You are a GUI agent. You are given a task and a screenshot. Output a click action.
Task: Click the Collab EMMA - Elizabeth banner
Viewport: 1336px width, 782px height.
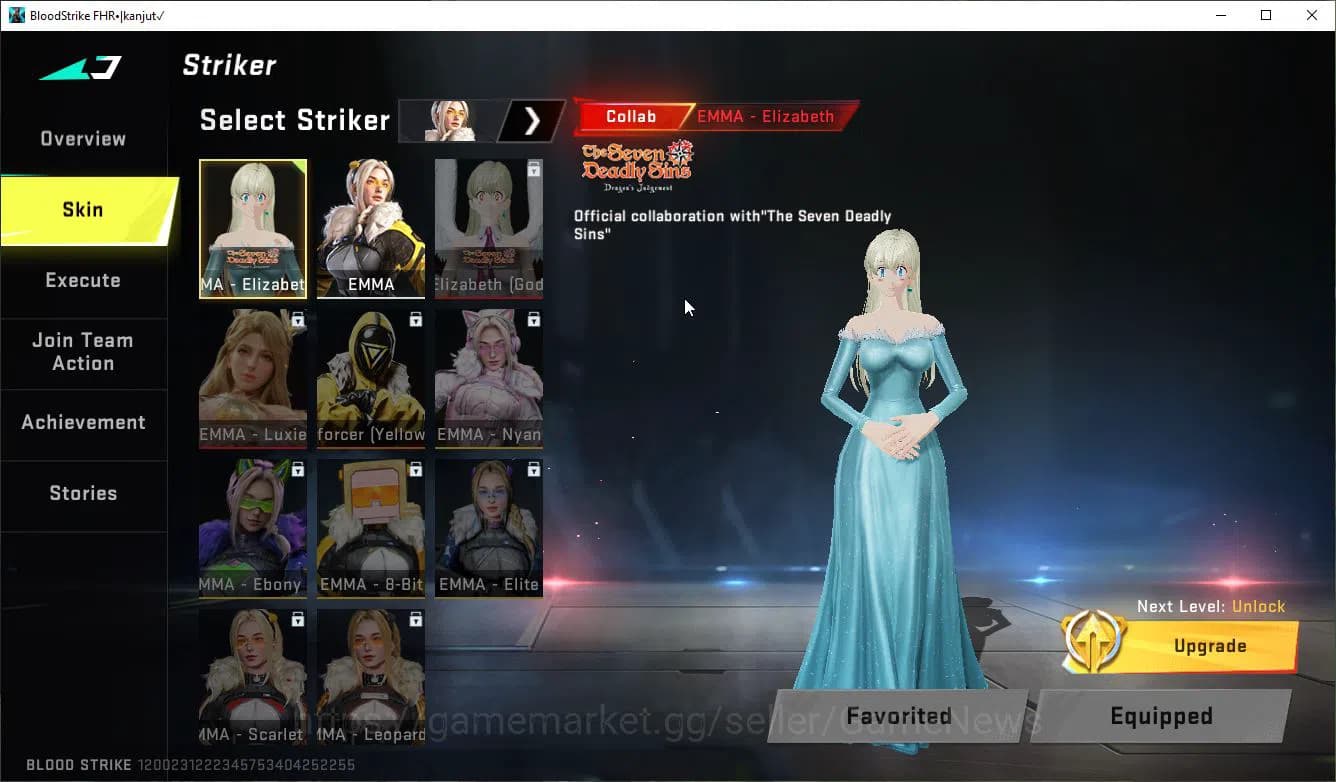tap(714, 116)
